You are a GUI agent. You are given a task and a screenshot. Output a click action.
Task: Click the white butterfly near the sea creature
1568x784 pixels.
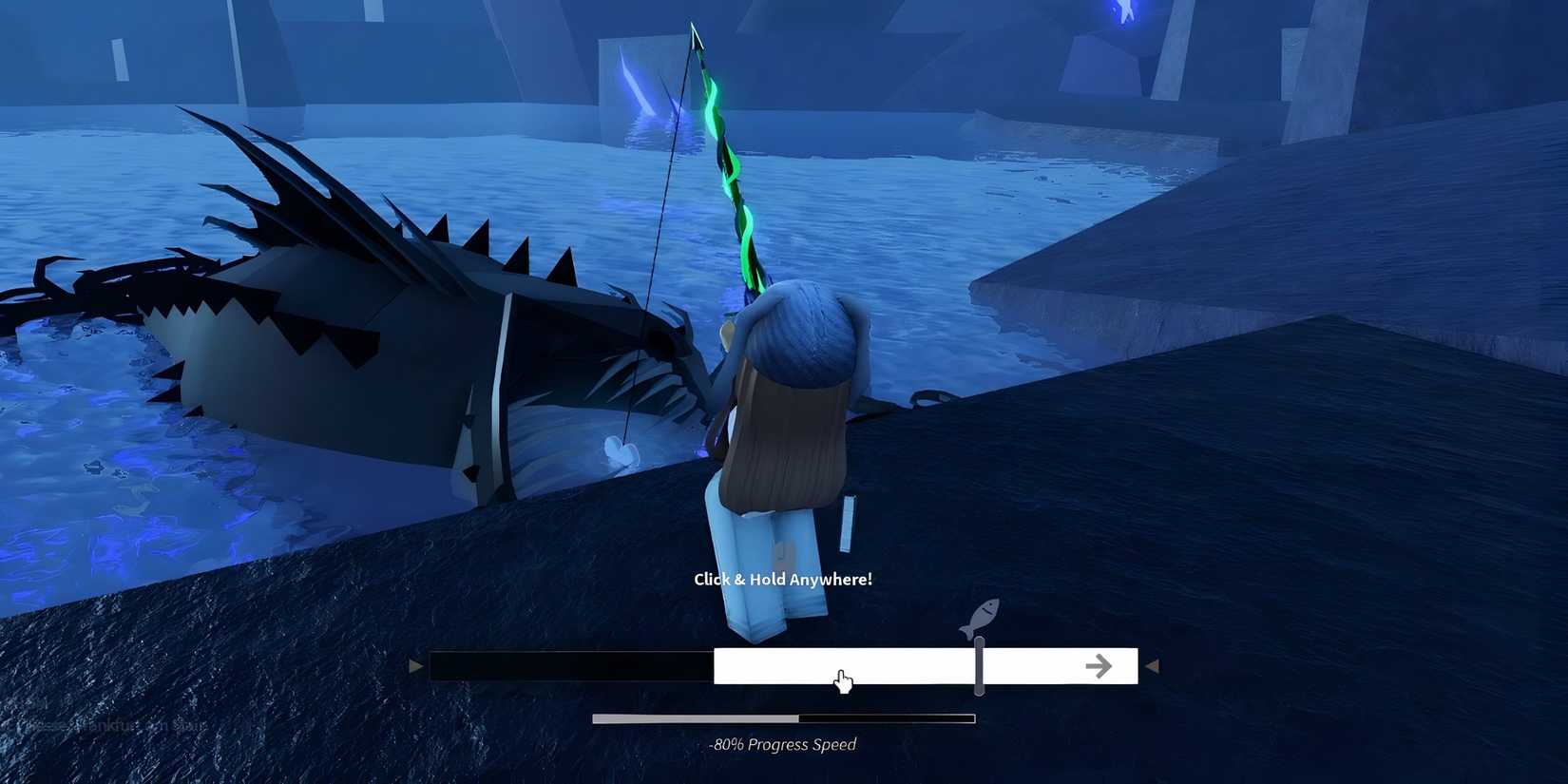coord(620,453)
